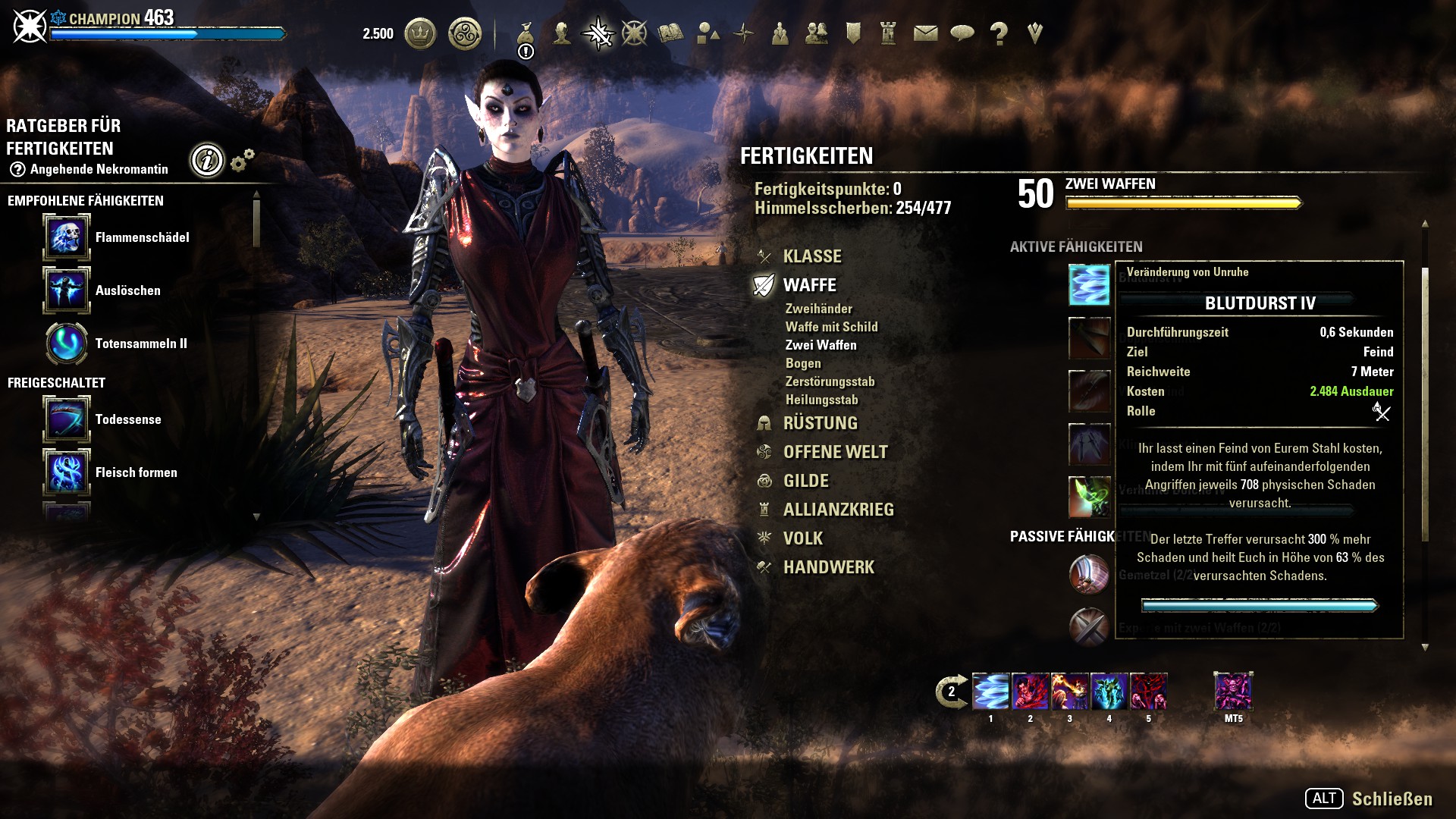Viewport: 1456px width, 819px height.
Task: Swap weapon bar with the arrow button
Action: (x=951, y=692)
